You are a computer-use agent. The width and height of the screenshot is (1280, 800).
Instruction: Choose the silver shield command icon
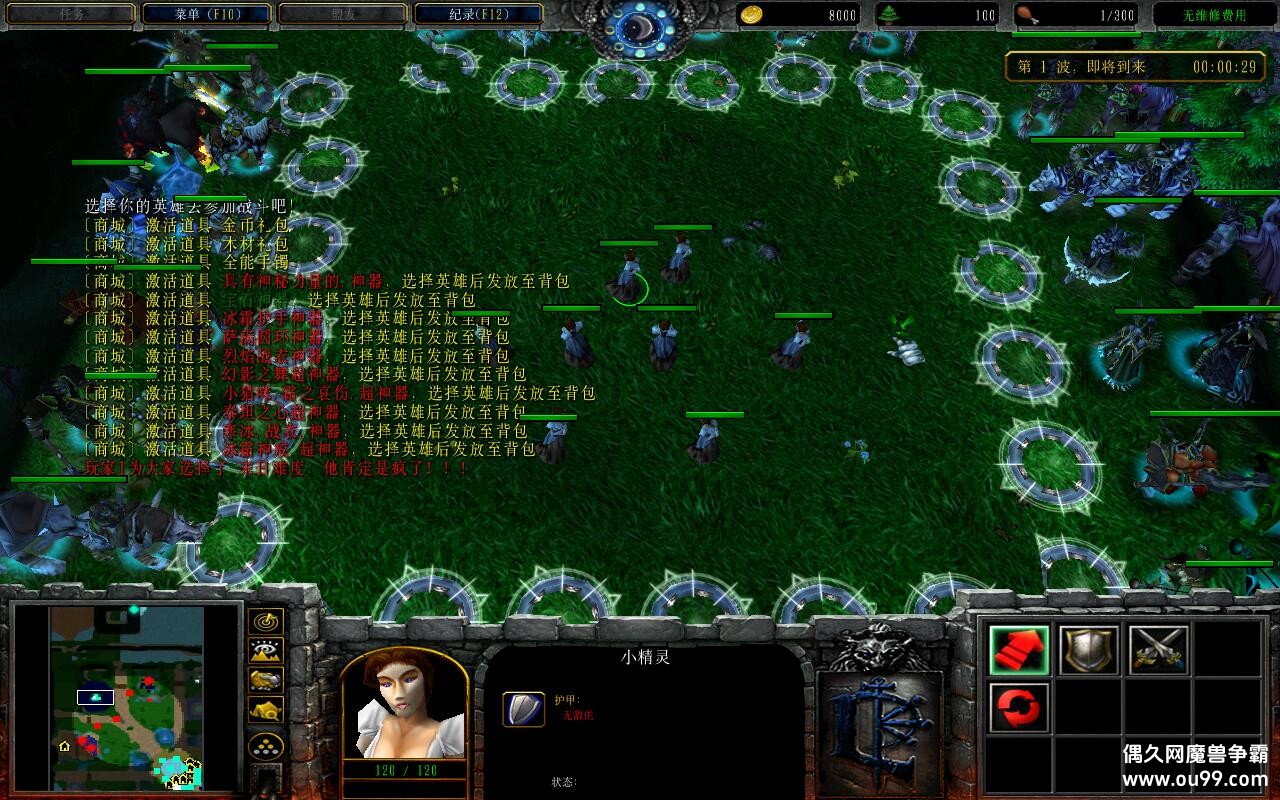tap(1089, 650)
